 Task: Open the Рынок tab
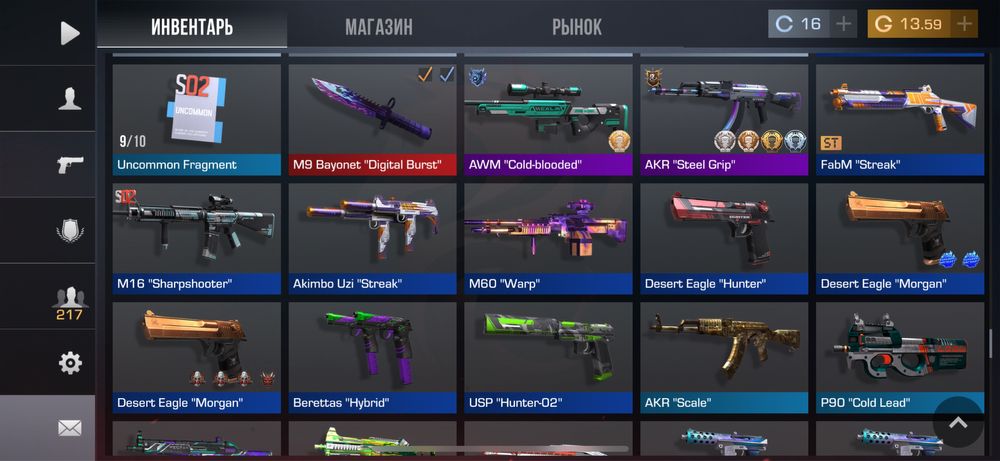[x=577, y=27]
